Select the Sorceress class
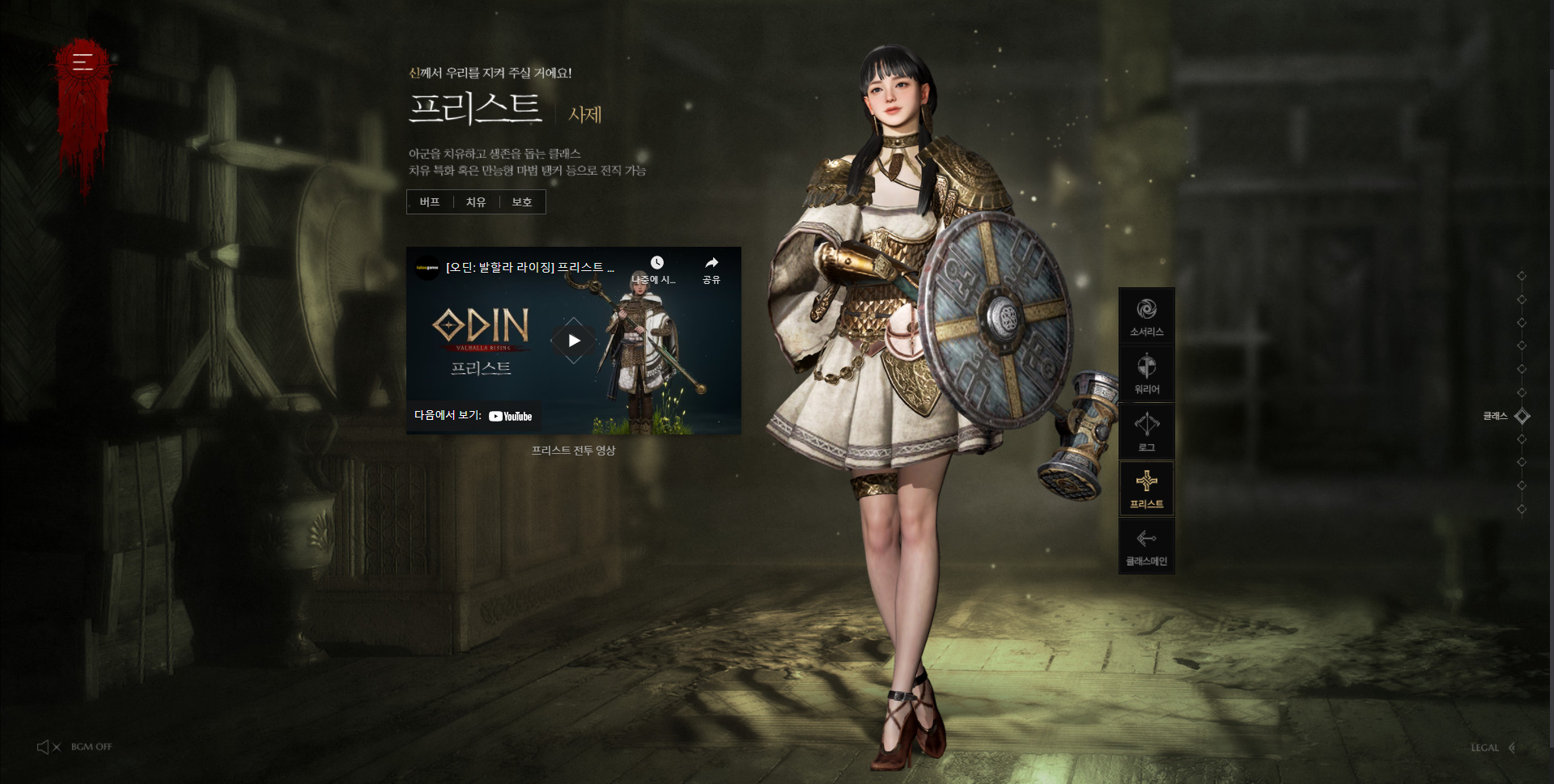 pos(1146,316)
